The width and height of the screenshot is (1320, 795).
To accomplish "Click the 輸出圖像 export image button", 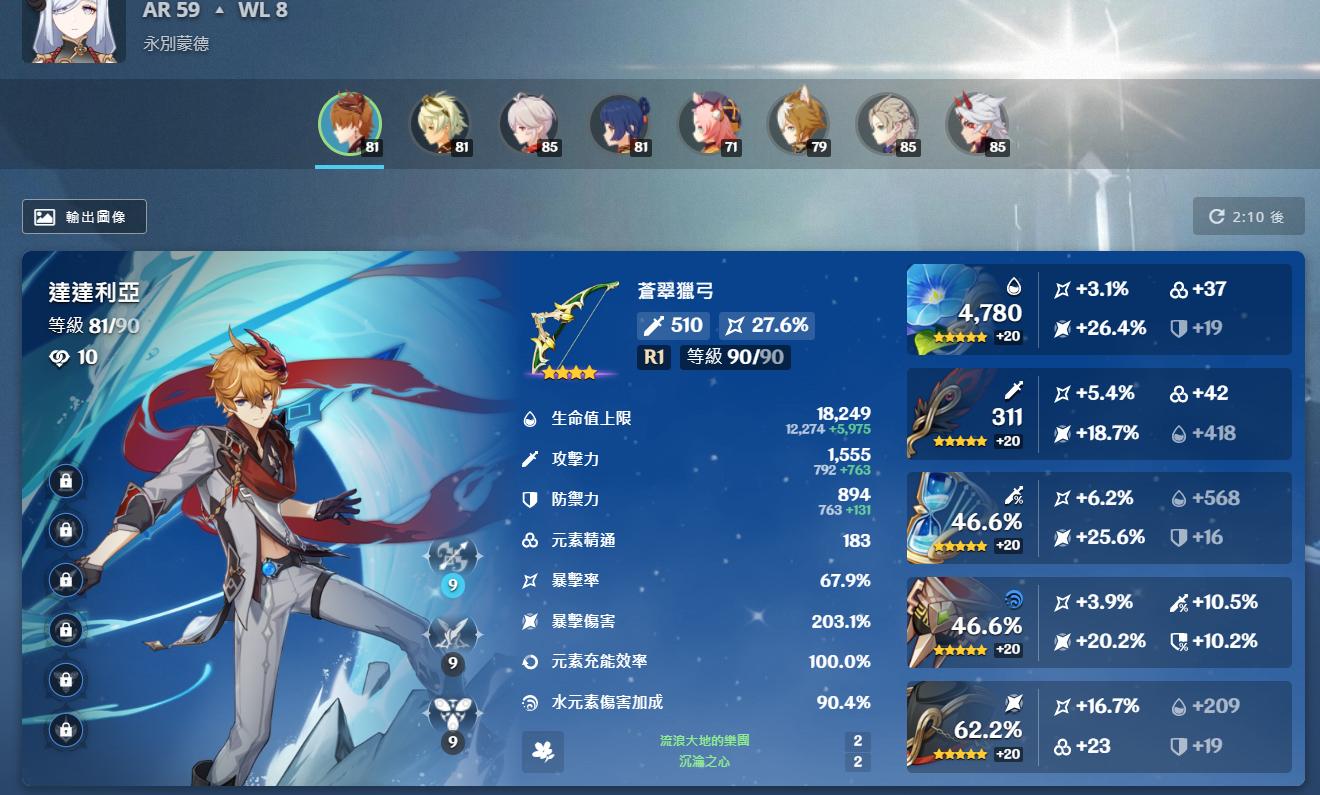I will pyautogui.click(x=84, y=217).
